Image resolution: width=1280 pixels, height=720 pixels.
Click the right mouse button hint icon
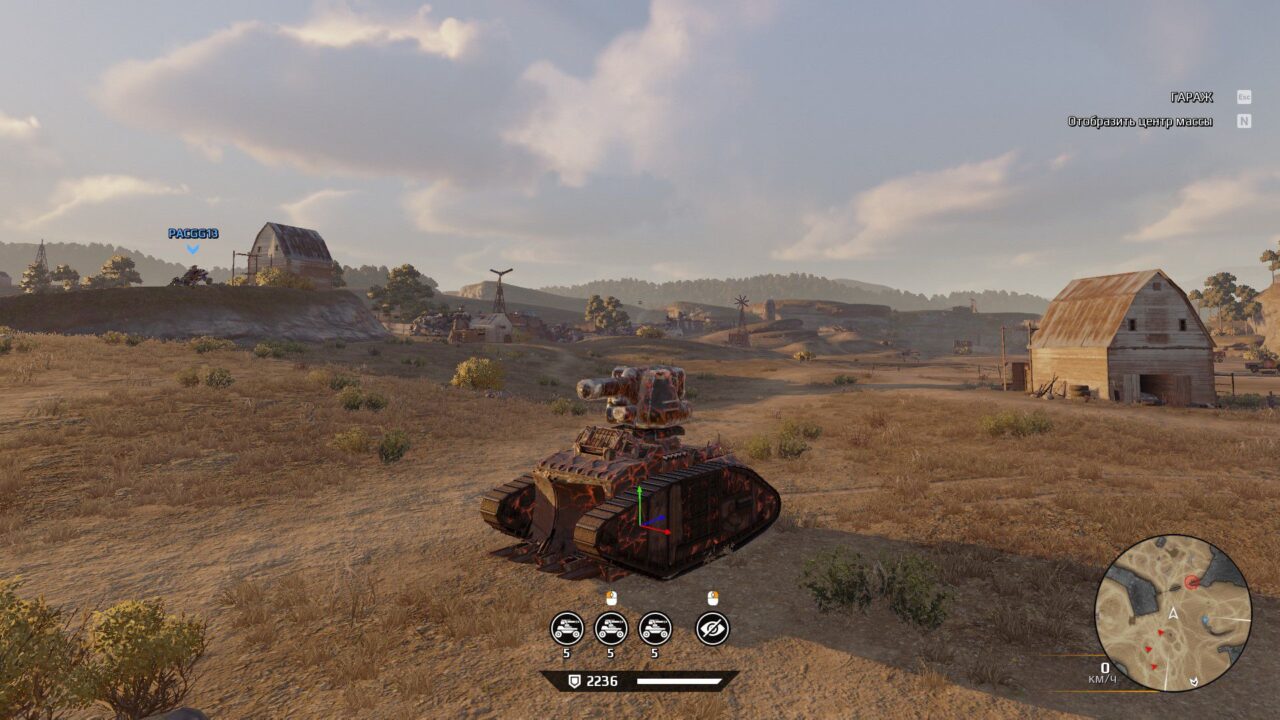pos(713,598)
